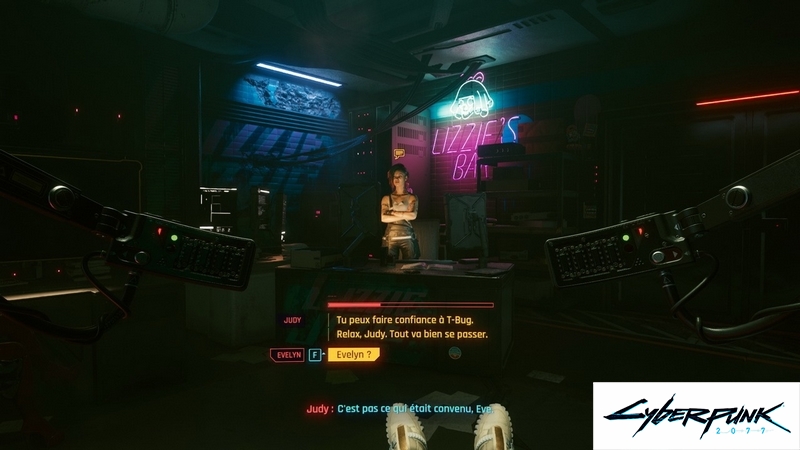The height and width of the screenshot is (450, 800).
Task: Choose the "Evelyn ?" dialogue option
Action: (x=353, y=354)
